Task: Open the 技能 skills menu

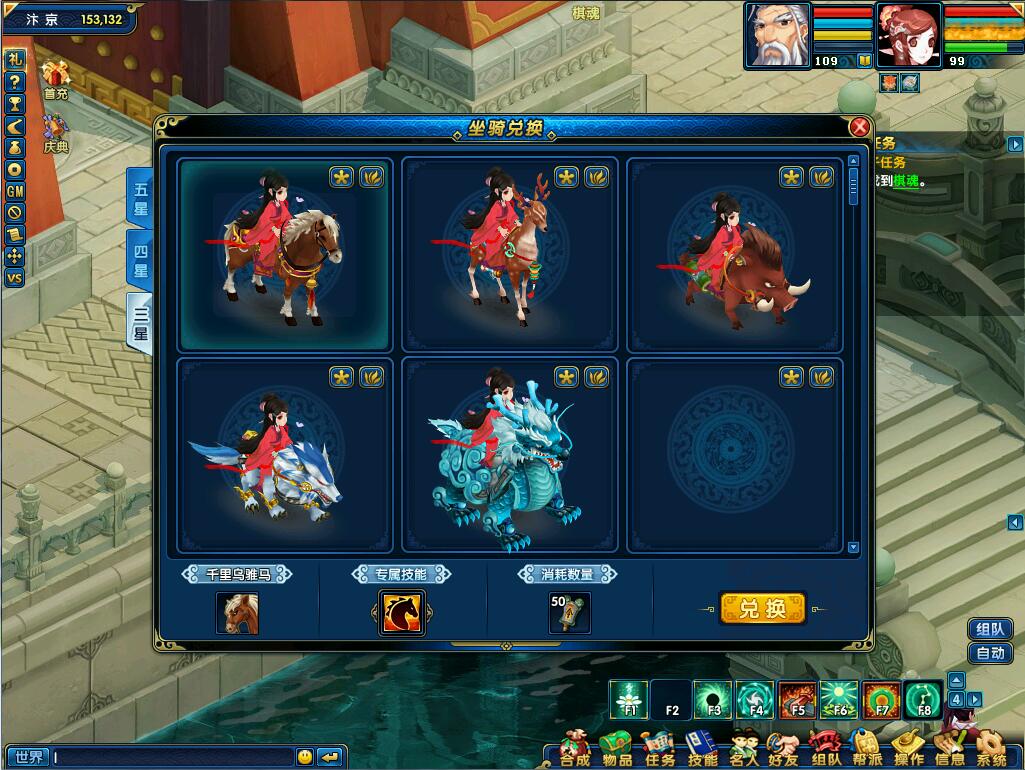Action: (703, 750)
